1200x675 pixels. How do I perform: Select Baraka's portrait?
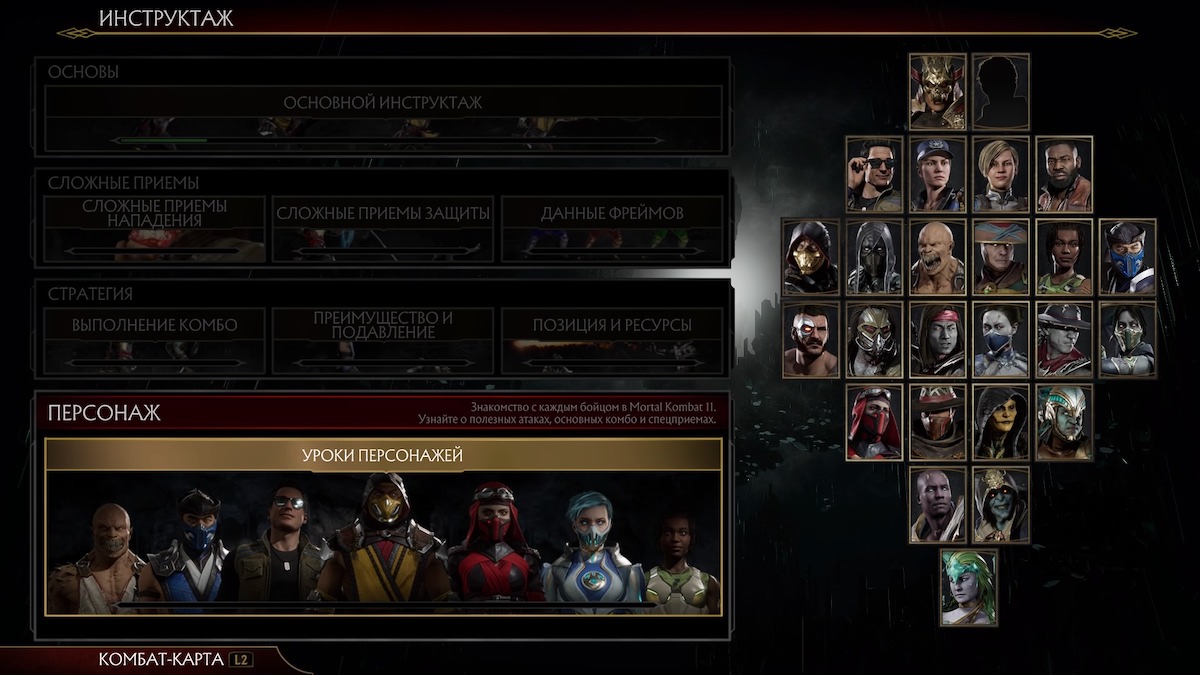[938, 257]
